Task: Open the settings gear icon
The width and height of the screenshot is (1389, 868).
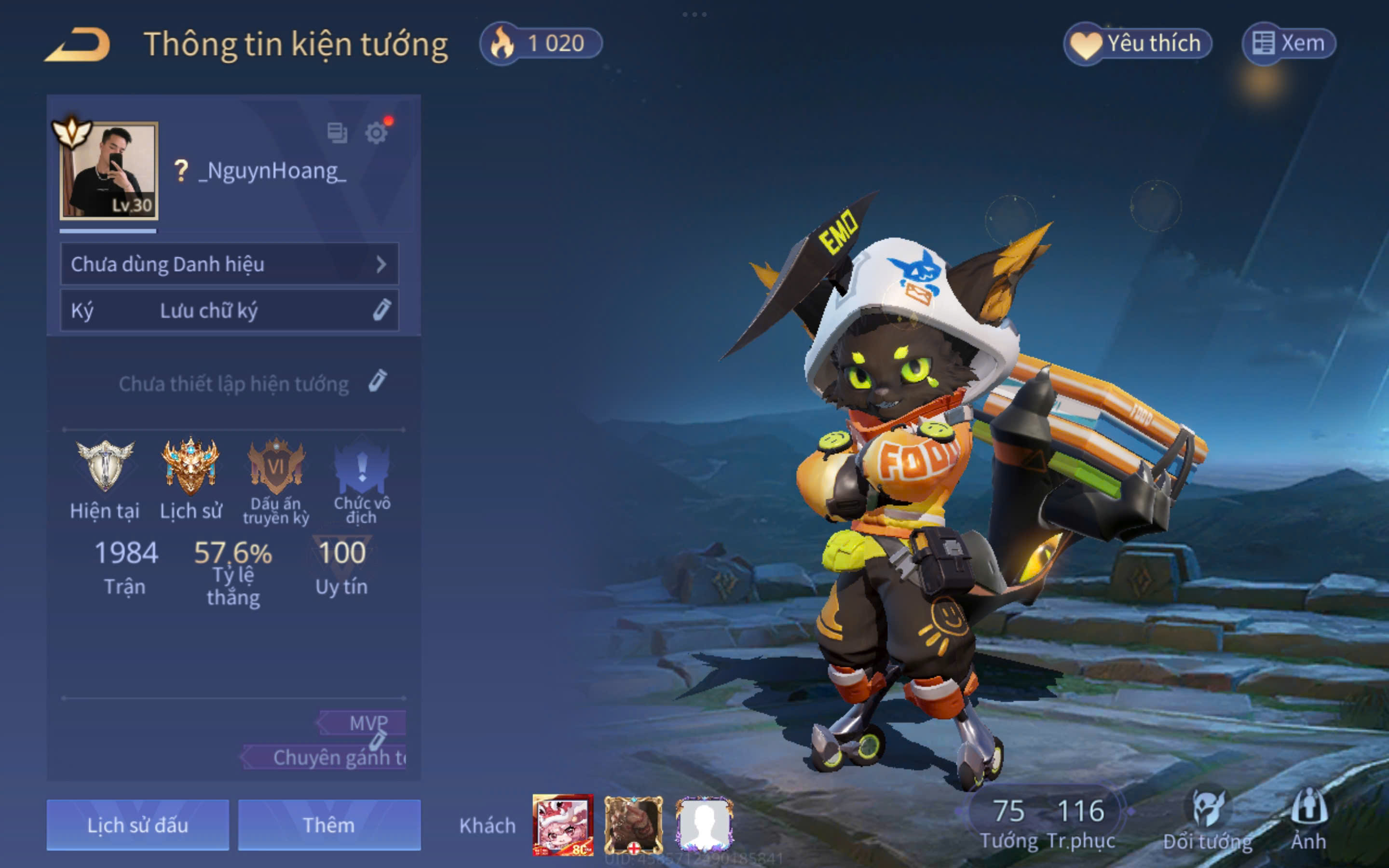Action: [377, 133]
